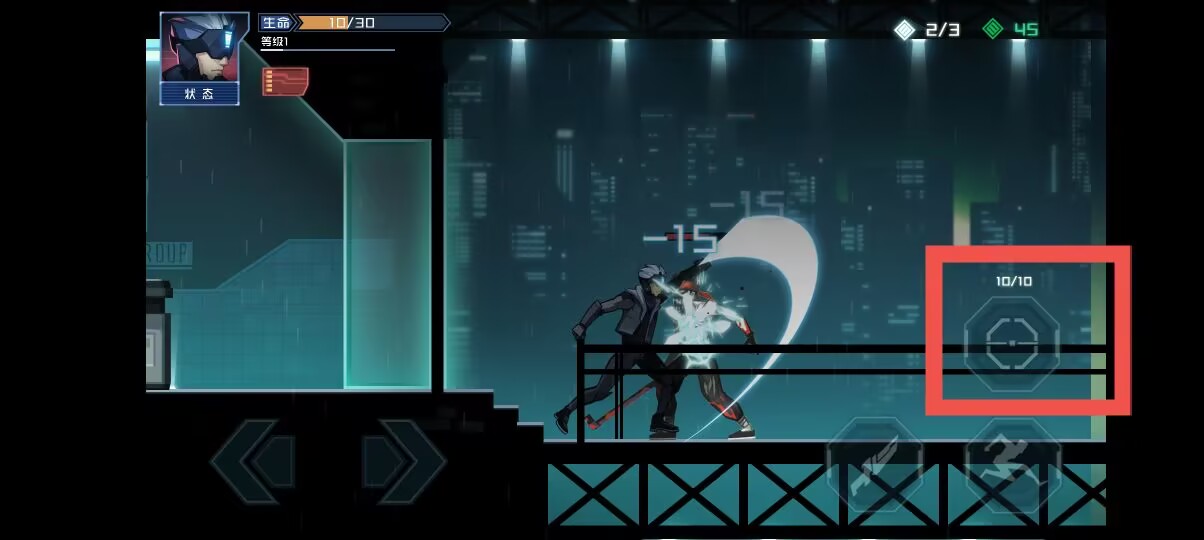Select the red chip card icon

[x=285, y=81]
